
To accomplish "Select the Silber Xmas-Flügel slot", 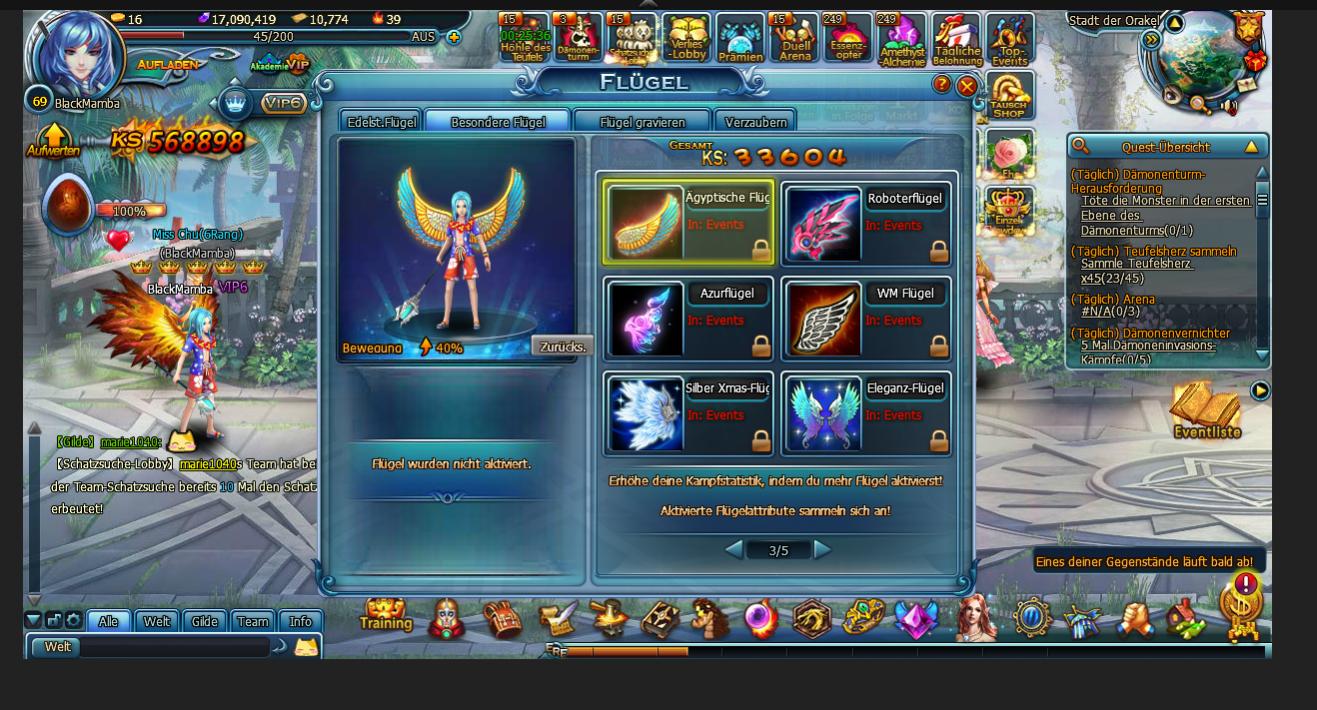I will [688, 414].
